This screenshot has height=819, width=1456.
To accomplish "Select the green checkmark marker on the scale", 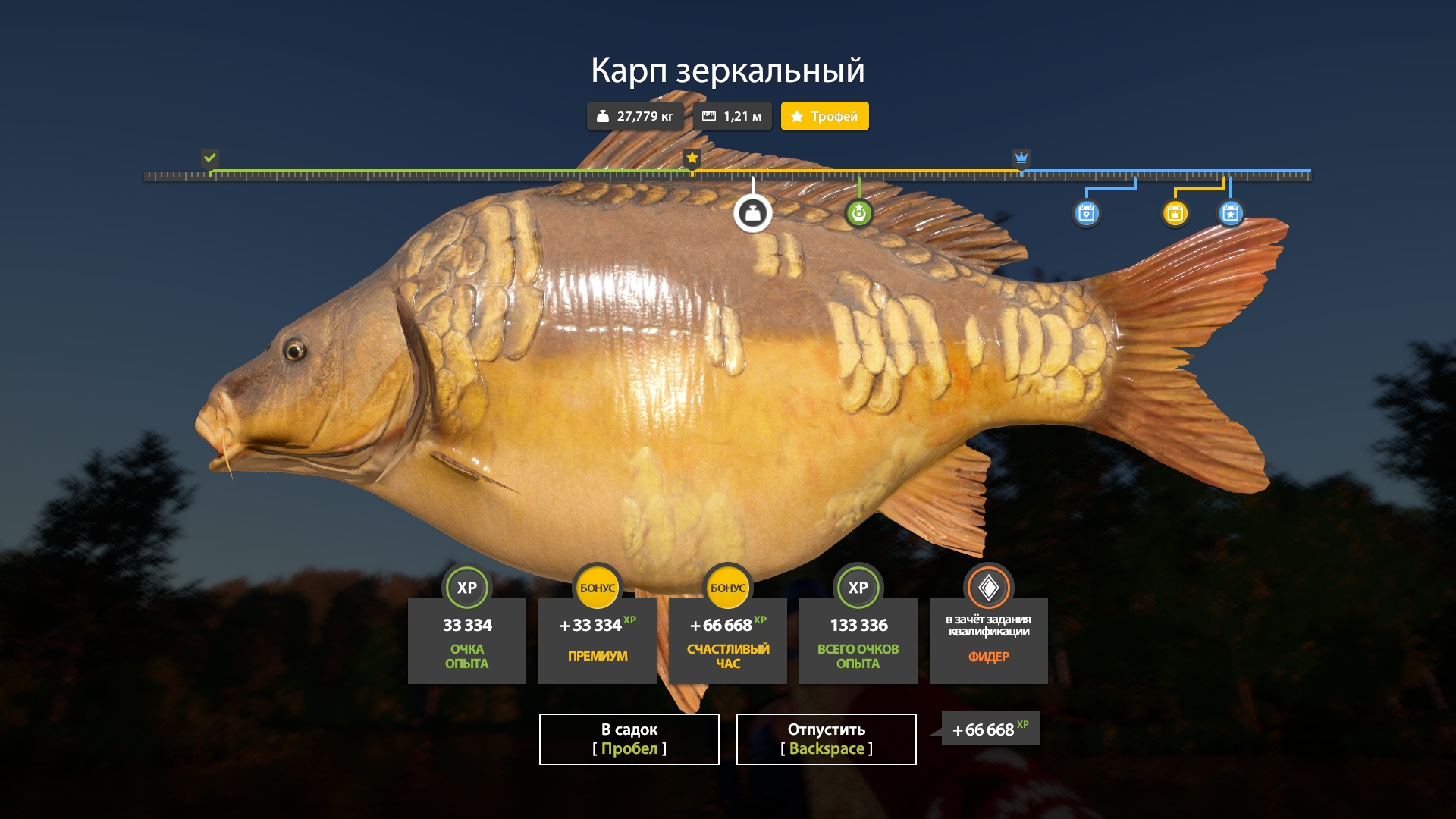I will pyautogui.click(x=210, y=158).
